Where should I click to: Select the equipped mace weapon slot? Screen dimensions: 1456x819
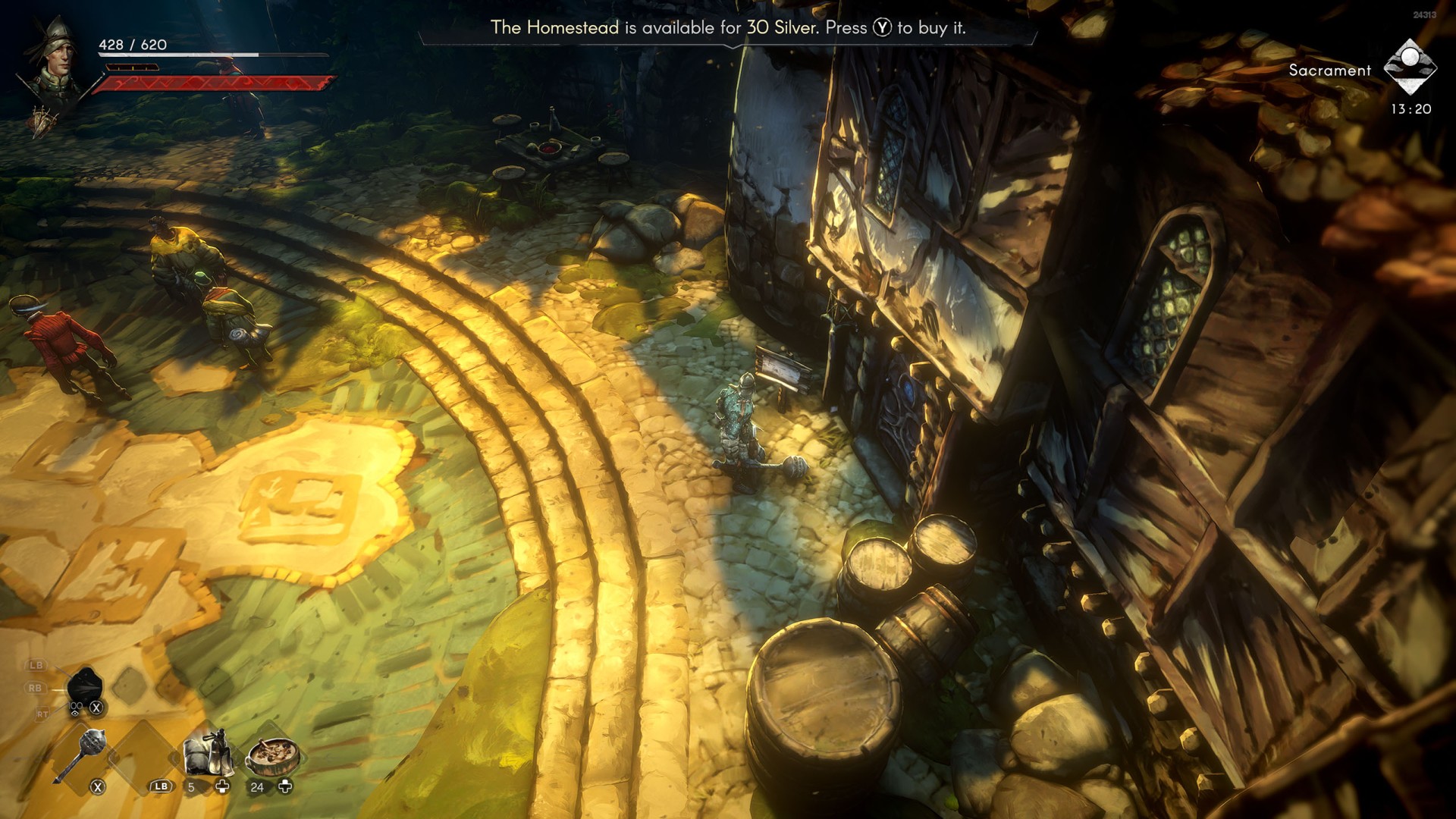81,754
